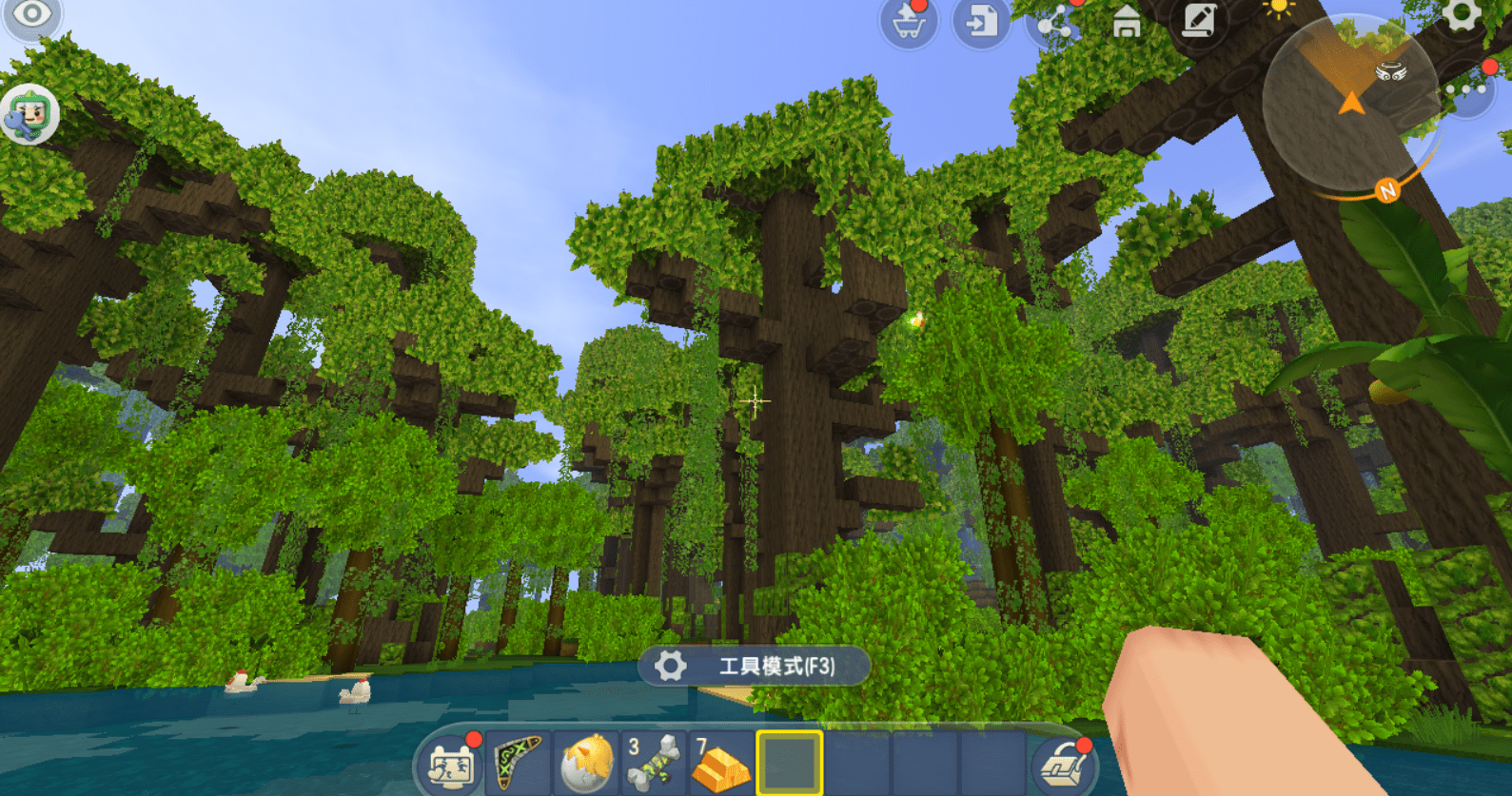Open the scroll and pencil editor icon
The image size is (1512, 796).
tap(1199, 20)
